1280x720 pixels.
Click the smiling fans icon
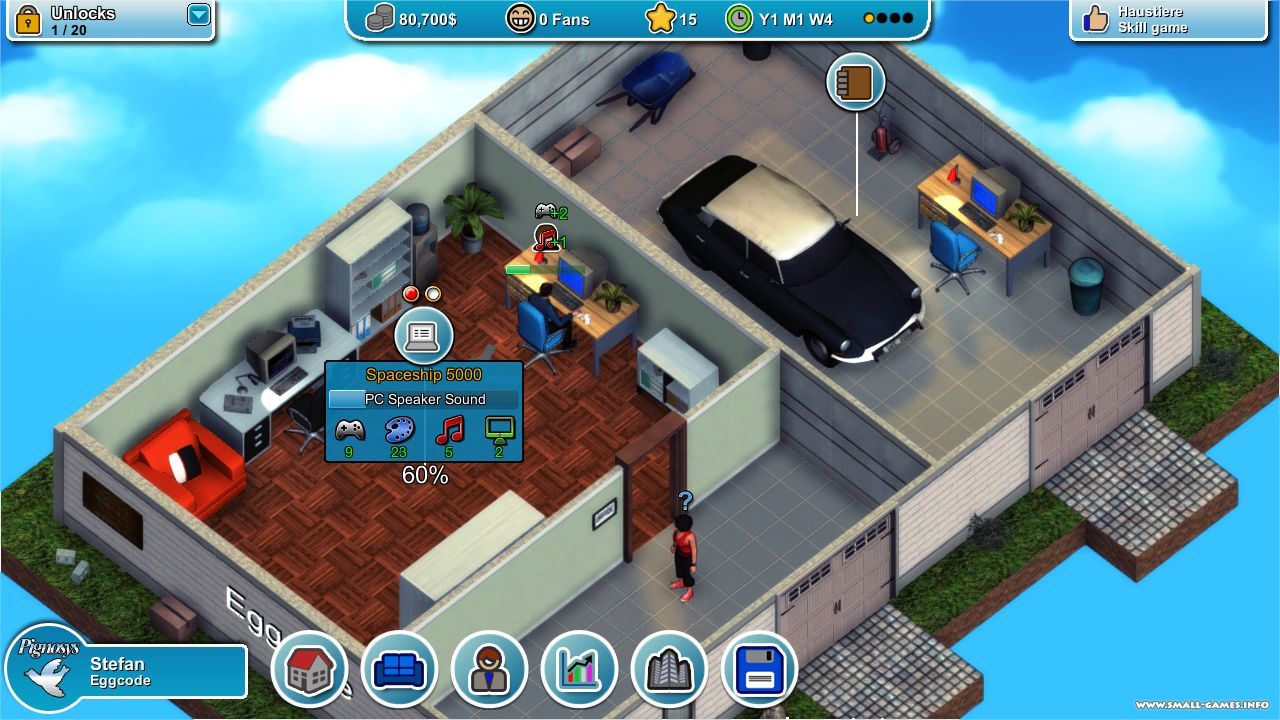coord(520,19)
